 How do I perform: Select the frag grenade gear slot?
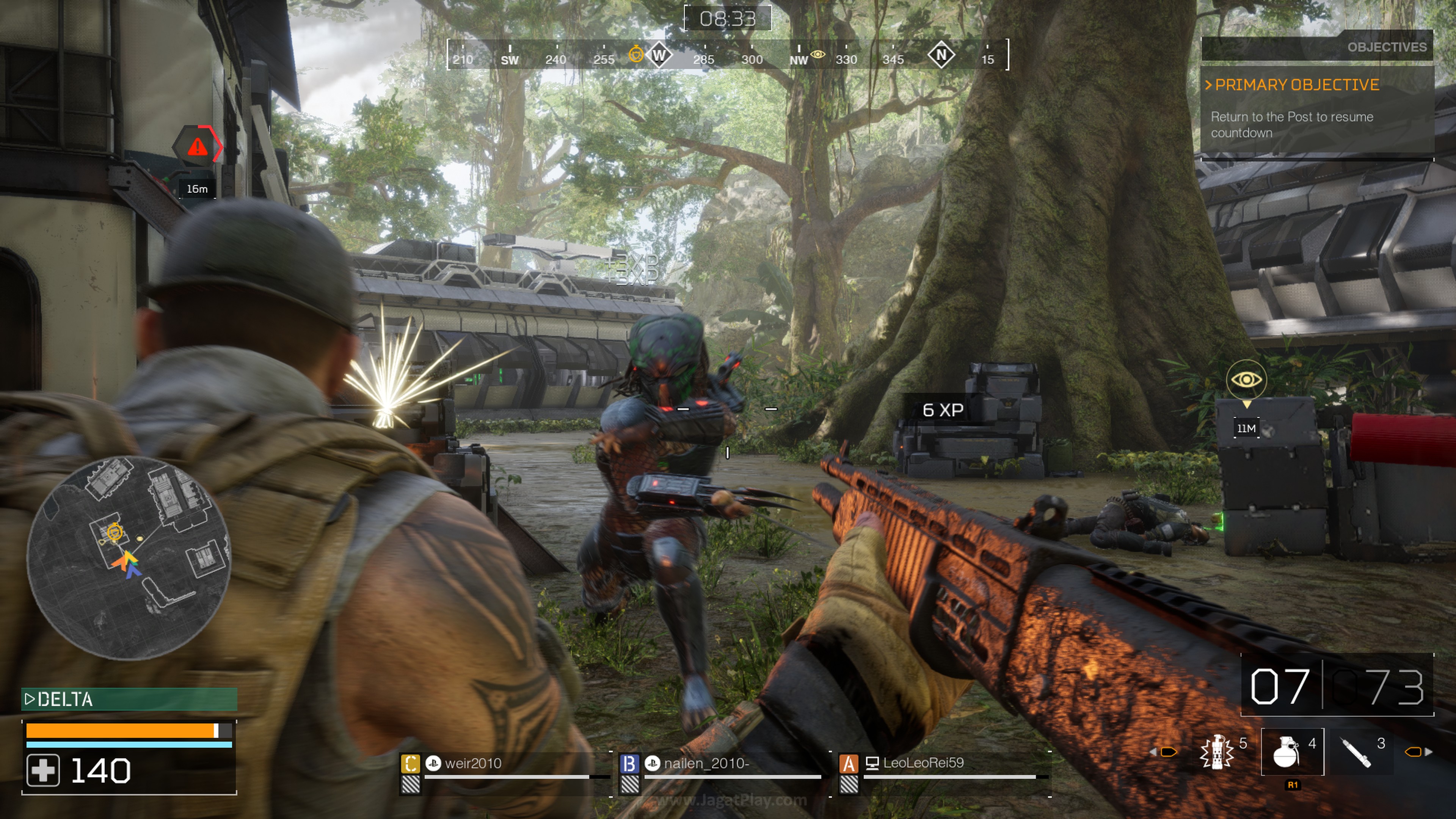[1291, 752]
